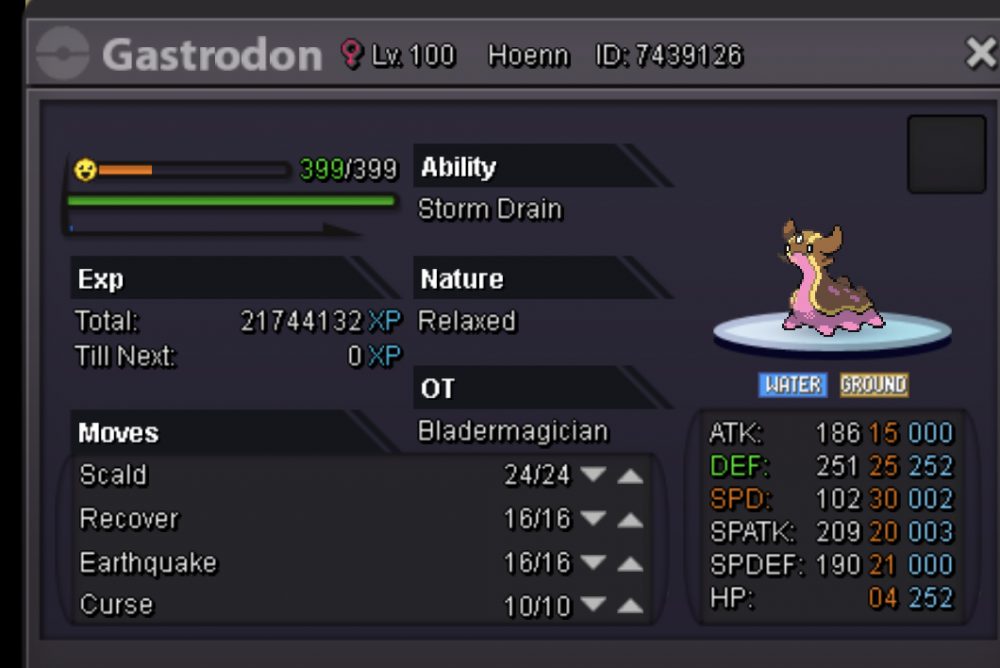
Task: Shift Earthquake up one position
Action: 630,563
